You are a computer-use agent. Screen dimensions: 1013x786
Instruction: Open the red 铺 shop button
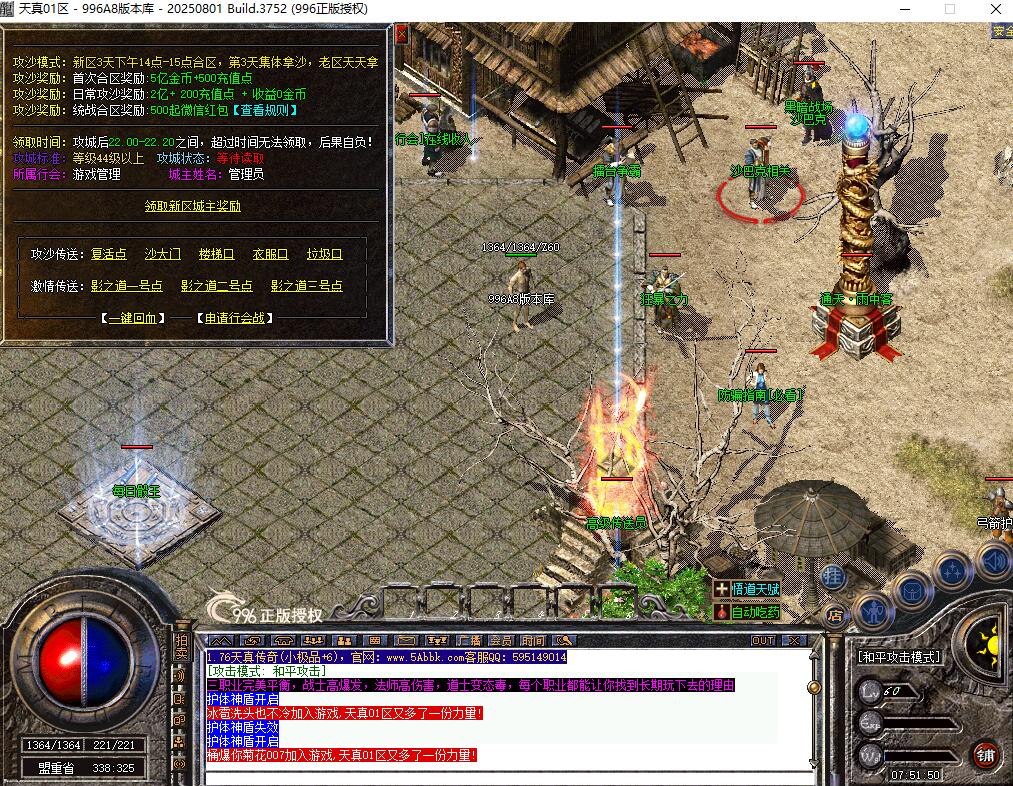[987, 755]
